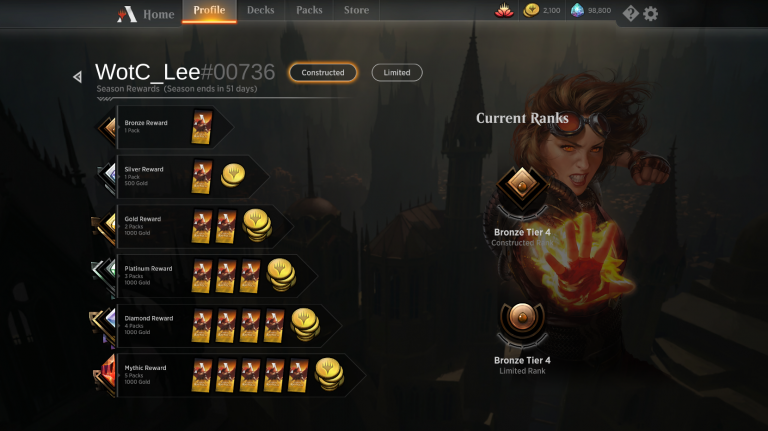The image size is (768, 431).
Task: Open the settings gear icon
Action: point(651,13)
